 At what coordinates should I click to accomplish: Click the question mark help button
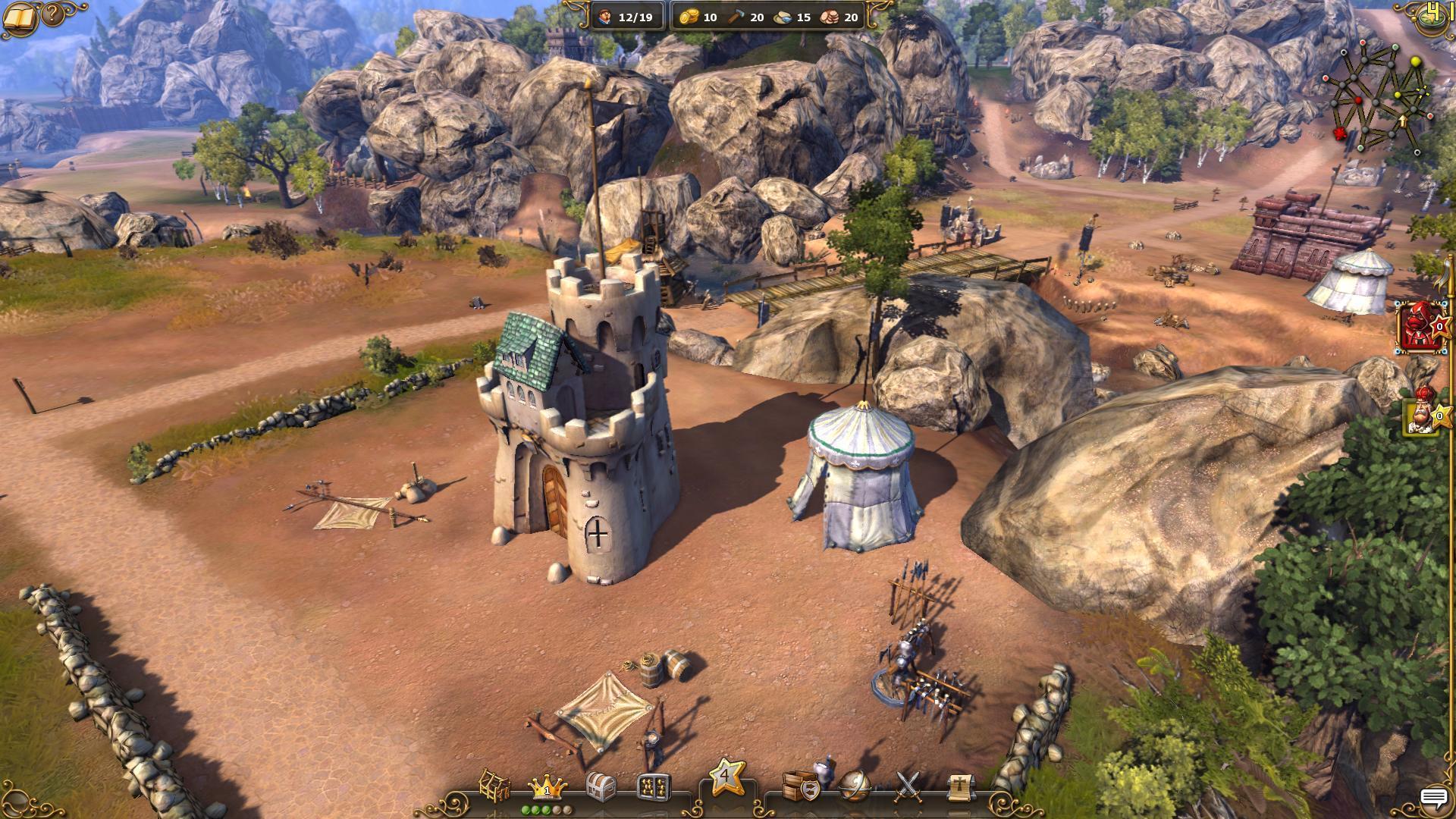(53, 14)
